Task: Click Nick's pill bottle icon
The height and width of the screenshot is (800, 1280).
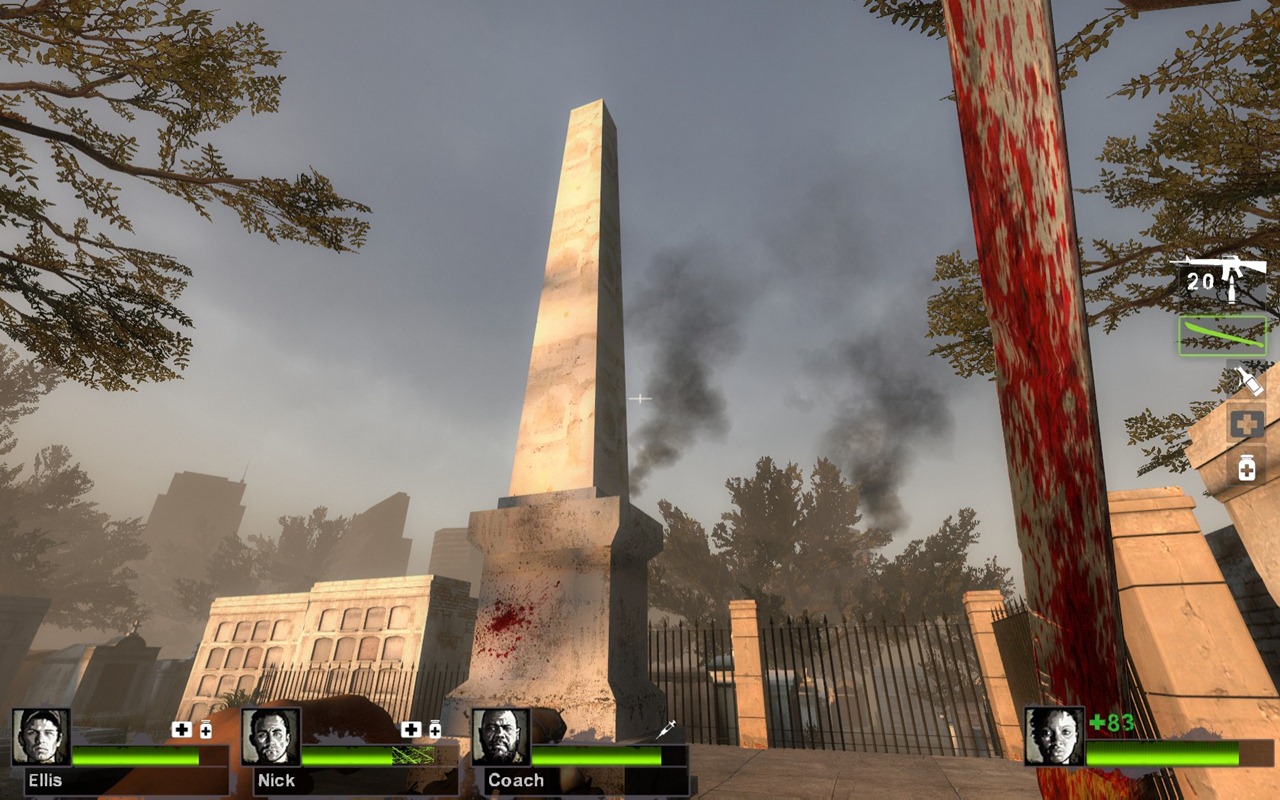Action: coord(435,730)
